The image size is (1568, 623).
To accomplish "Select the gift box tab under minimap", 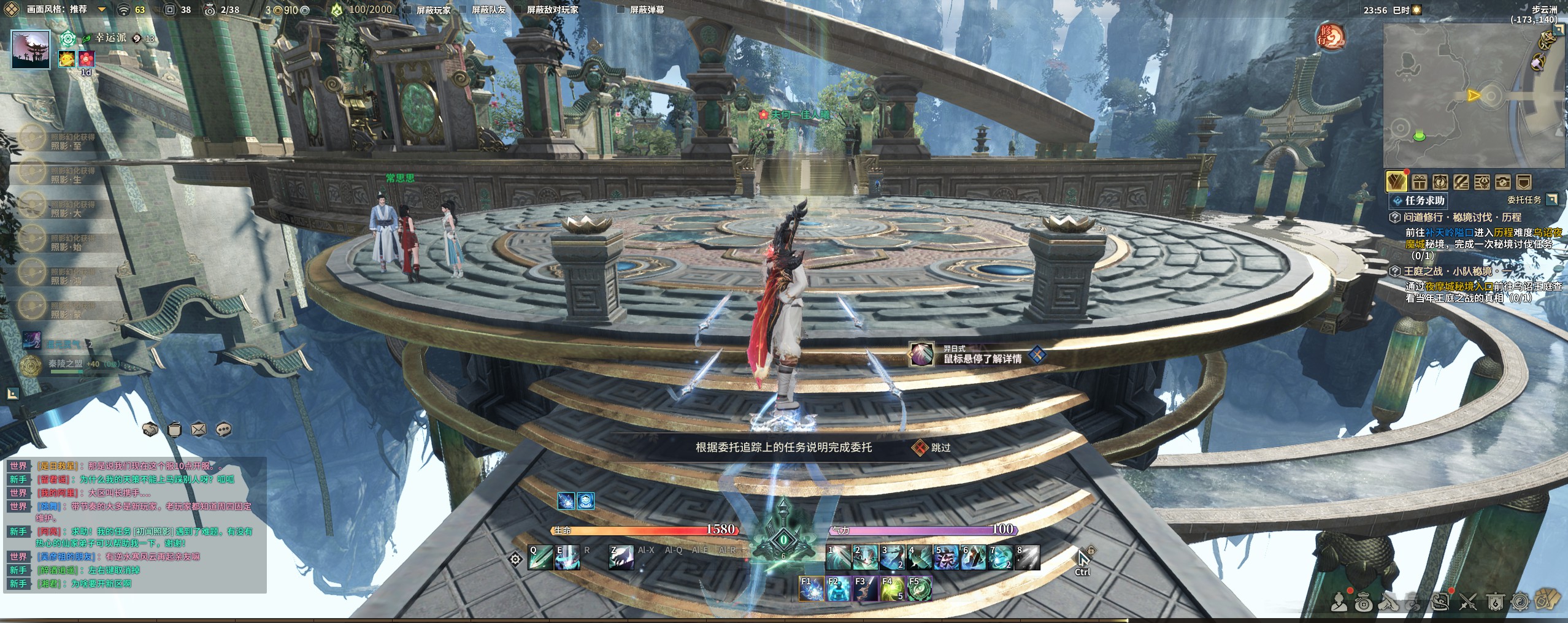I will [x=1419, y=182].
